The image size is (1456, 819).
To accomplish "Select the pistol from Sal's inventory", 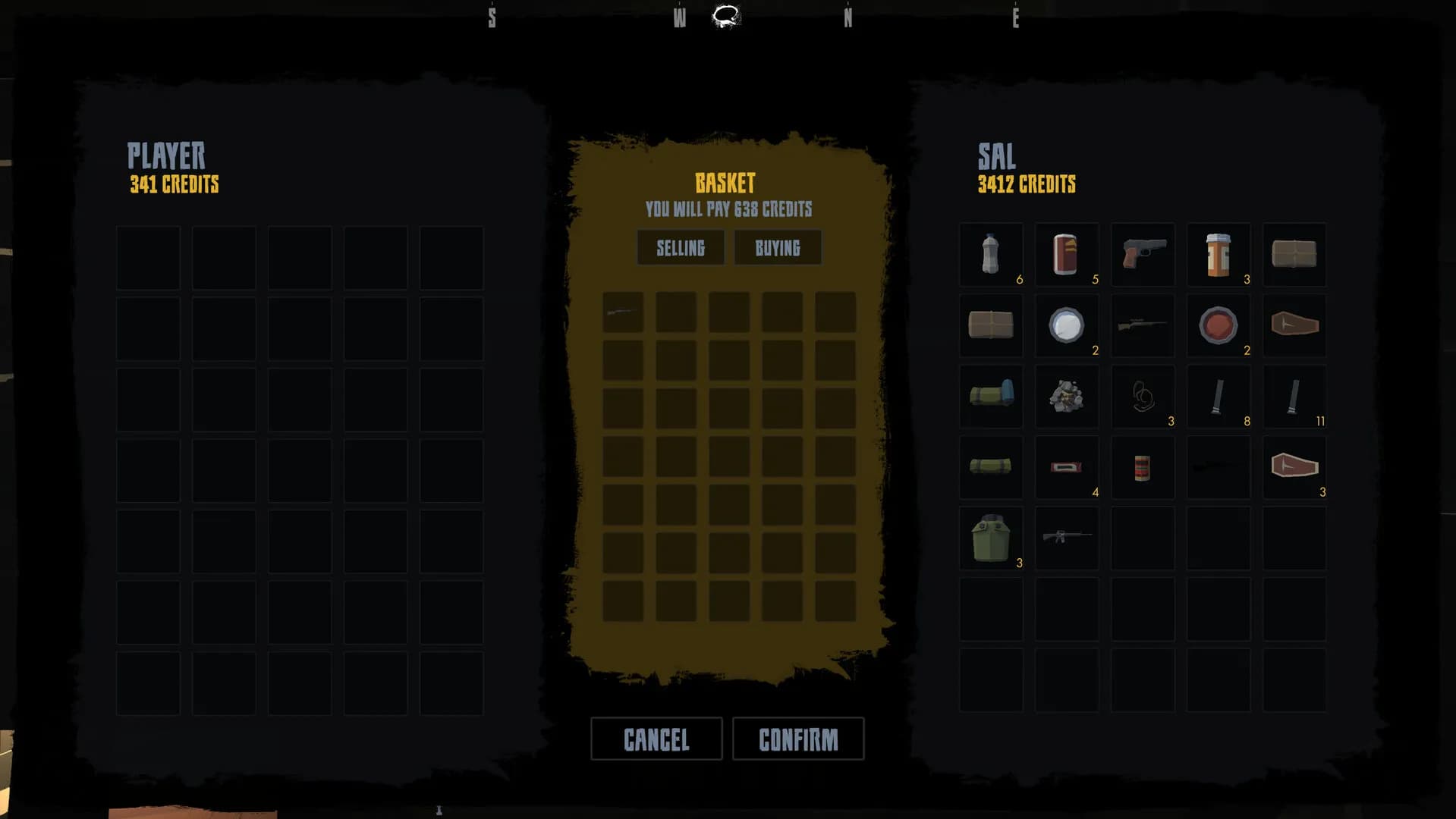I will [x=1143, y=255].
